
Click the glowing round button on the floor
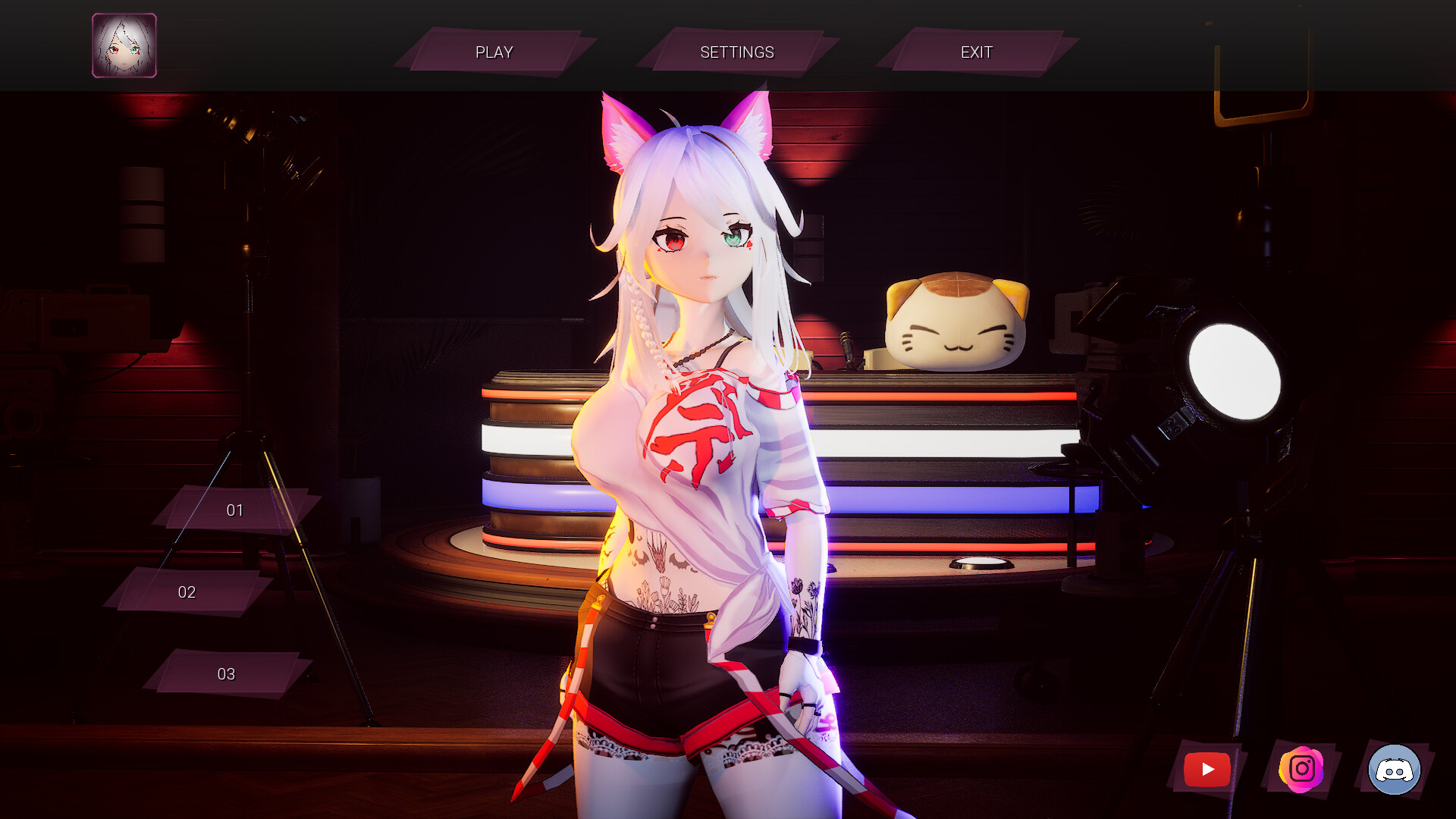point(982,560)
